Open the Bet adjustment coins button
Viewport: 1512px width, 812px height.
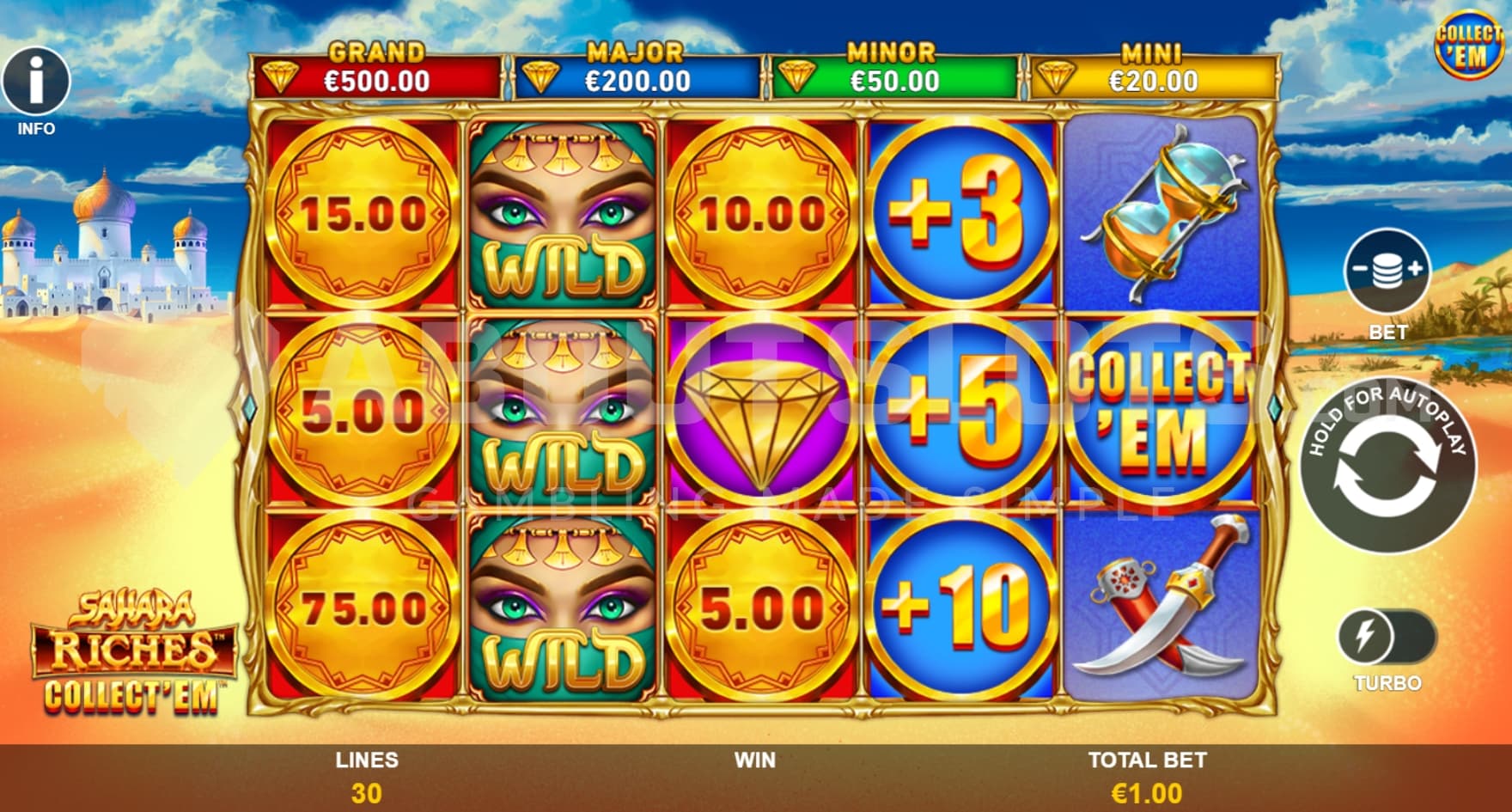tap(1387, 272)
